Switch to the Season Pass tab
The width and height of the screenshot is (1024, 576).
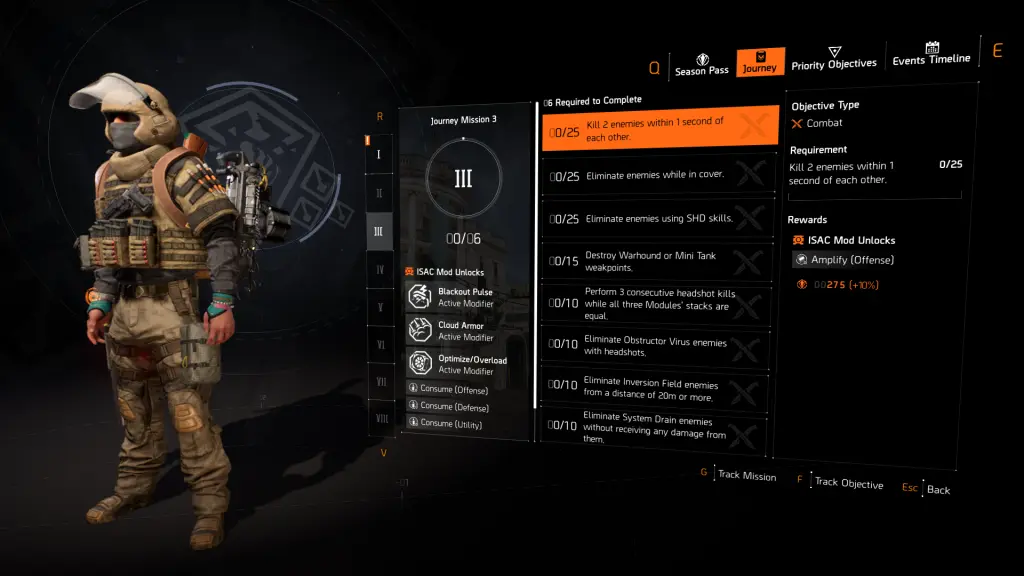pos(702,65)
